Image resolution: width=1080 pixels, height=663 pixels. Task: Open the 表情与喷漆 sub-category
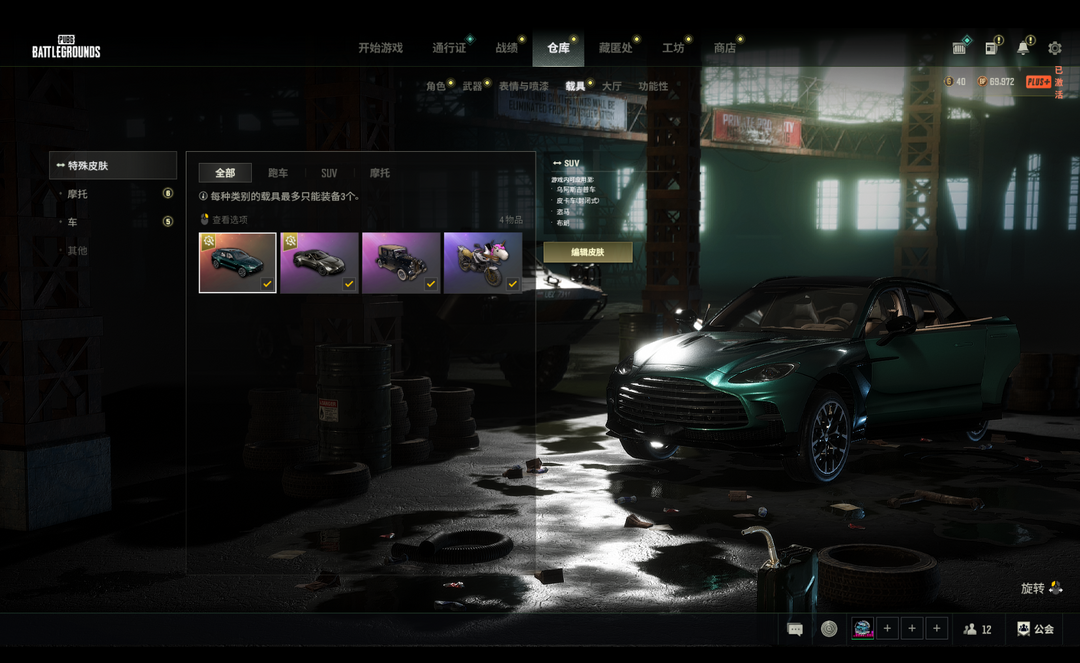[x=524, y=87]
